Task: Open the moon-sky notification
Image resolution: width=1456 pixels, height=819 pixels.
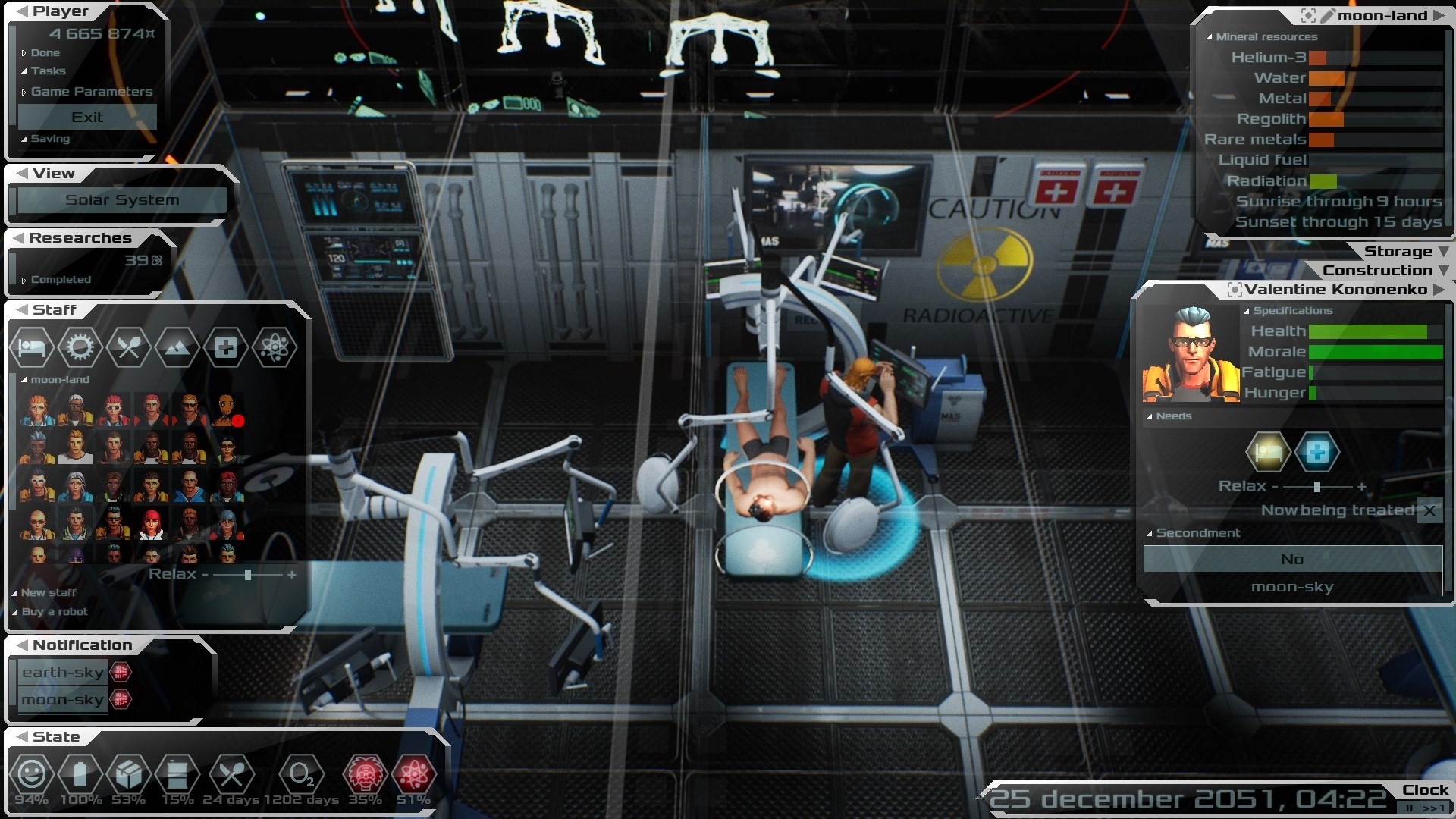Action: point(63,700)
